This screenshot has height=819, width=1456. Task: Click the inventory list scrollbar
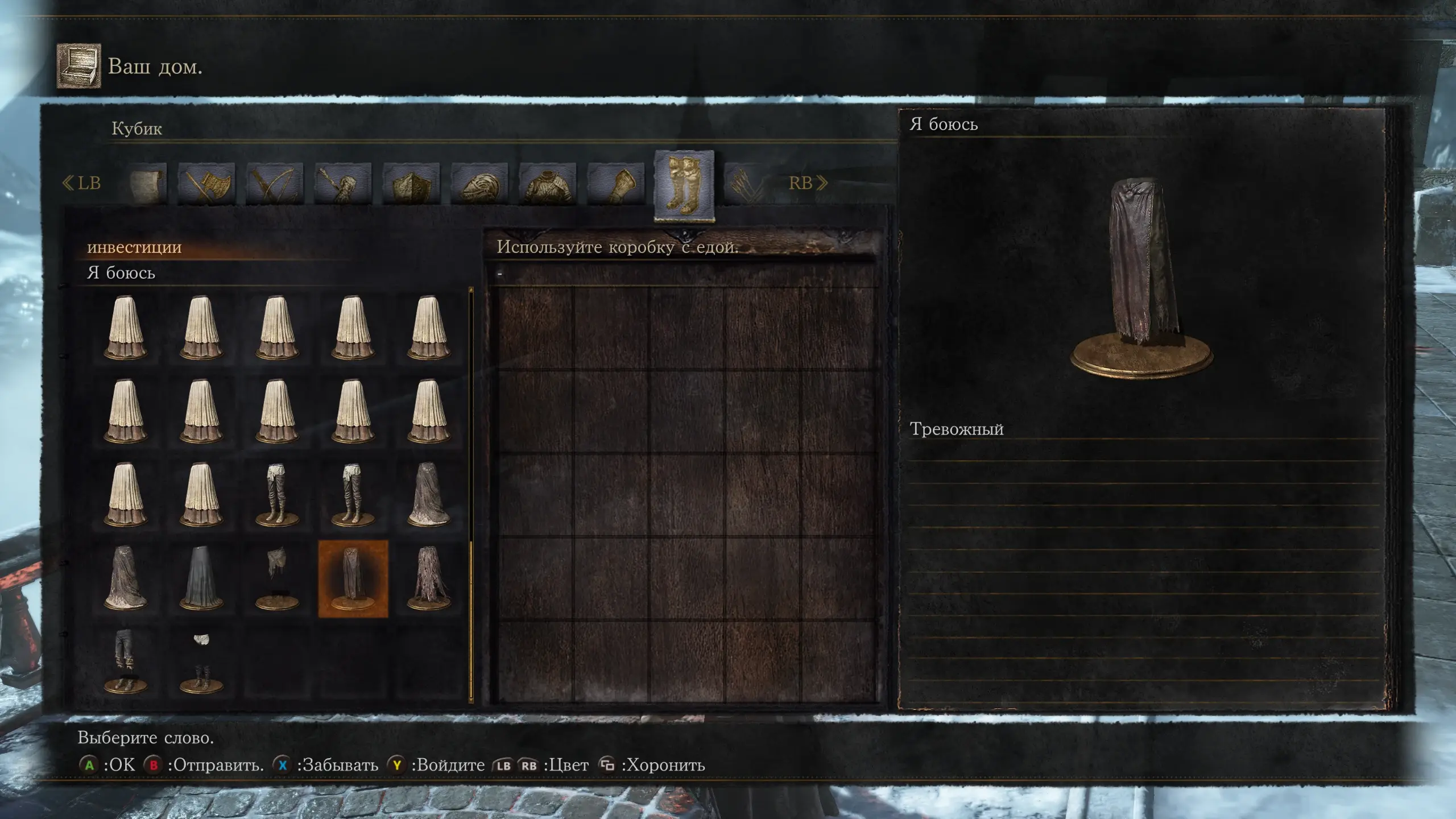pyautogui.click(x=471, y=495)
